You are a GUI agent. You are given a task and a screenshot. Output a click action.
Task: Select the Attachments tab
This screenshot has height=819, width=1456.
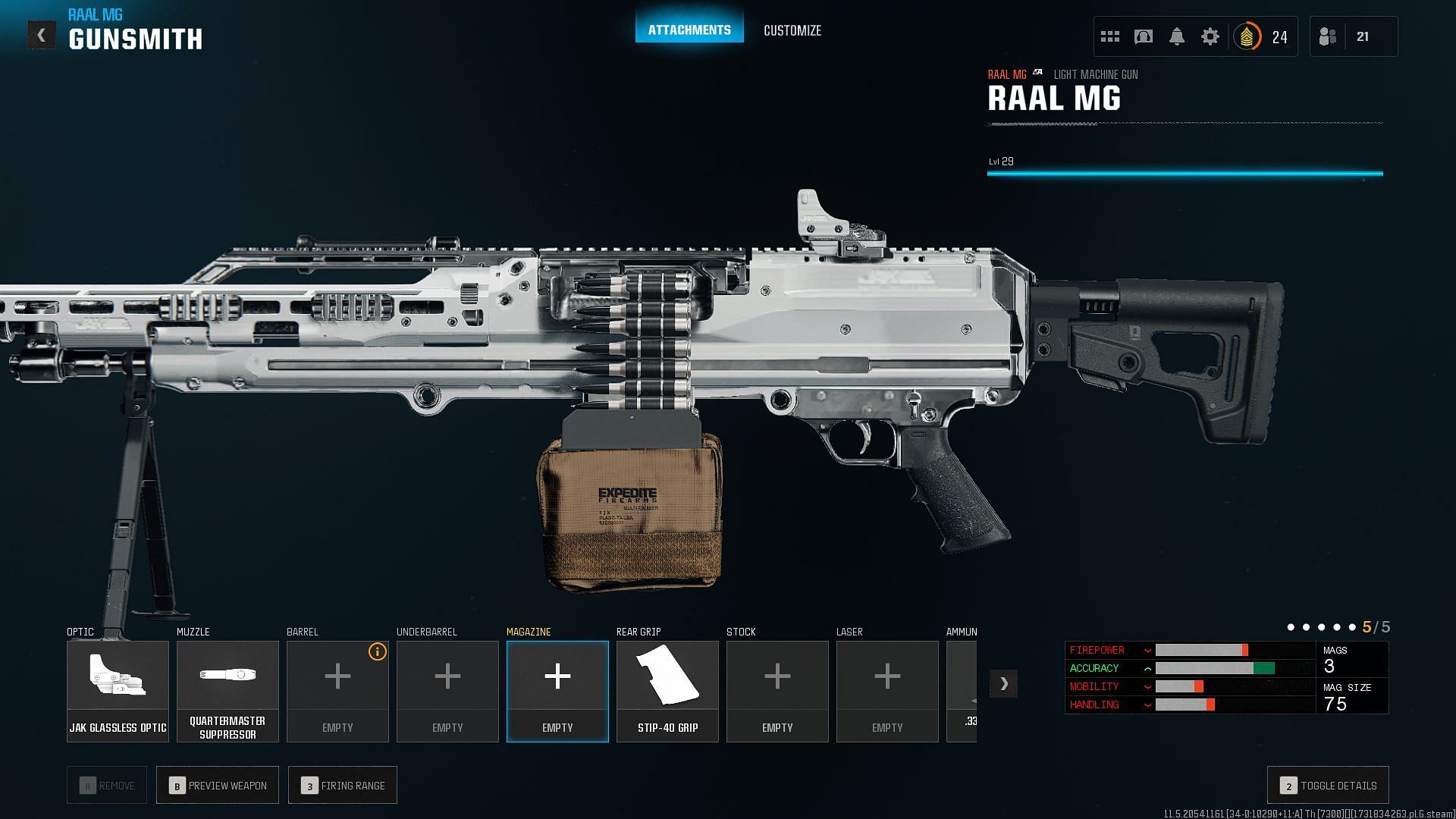pyautogui.click(x=689, y=30)
